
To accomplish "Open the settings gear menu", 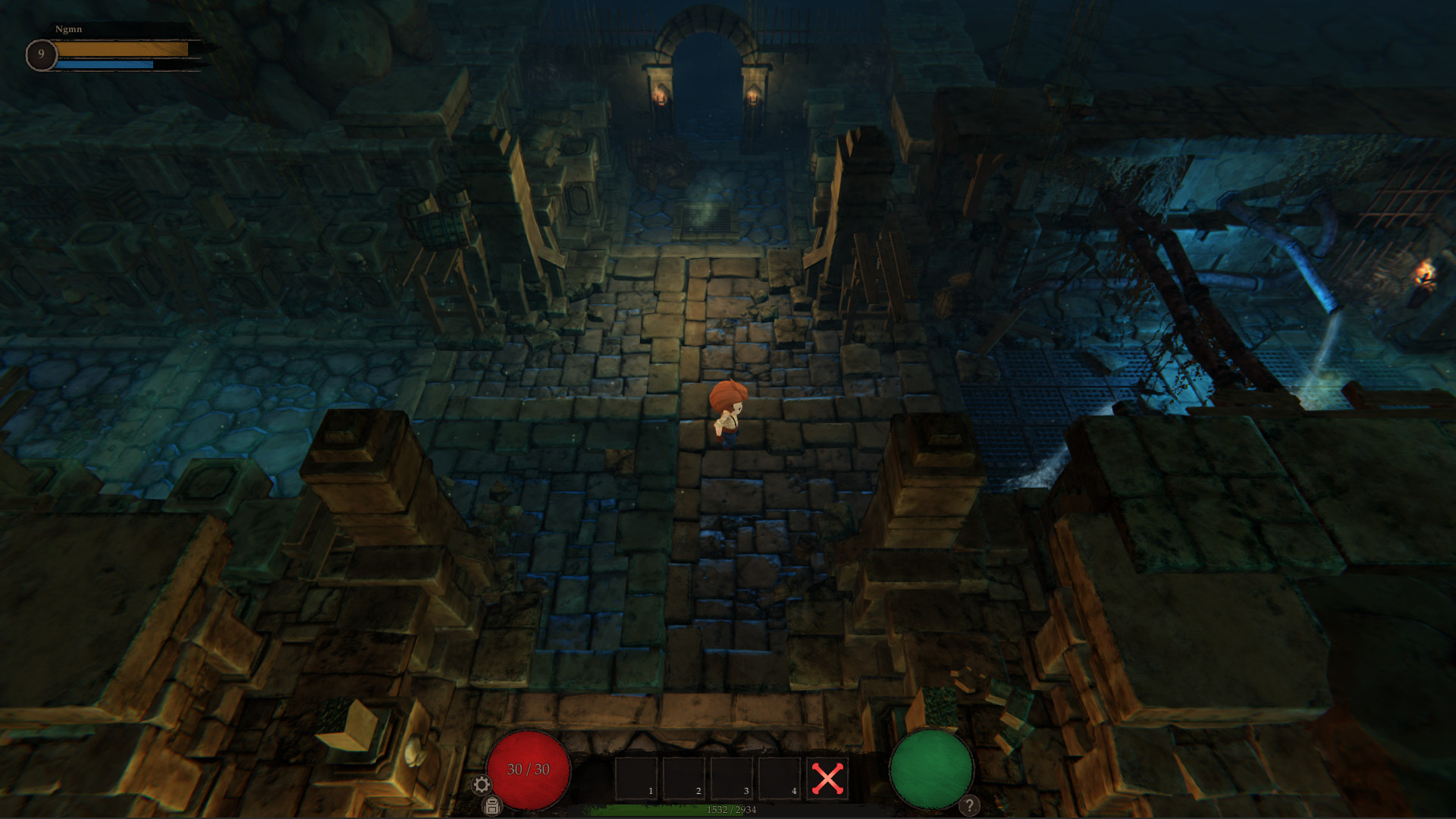I will pos(482,784).
